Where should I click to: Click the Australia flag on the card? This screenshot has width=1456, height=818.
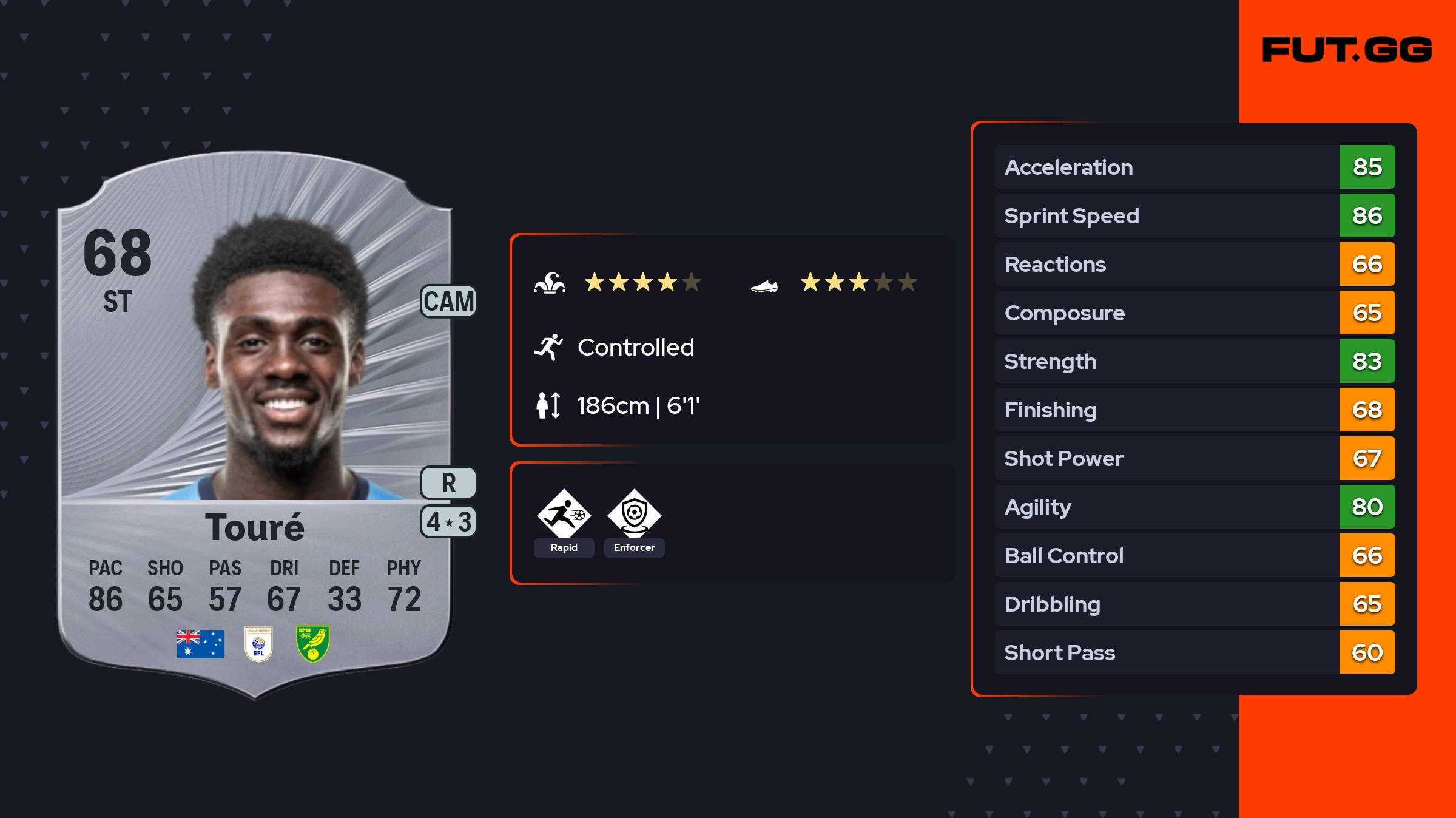(200, 644)
